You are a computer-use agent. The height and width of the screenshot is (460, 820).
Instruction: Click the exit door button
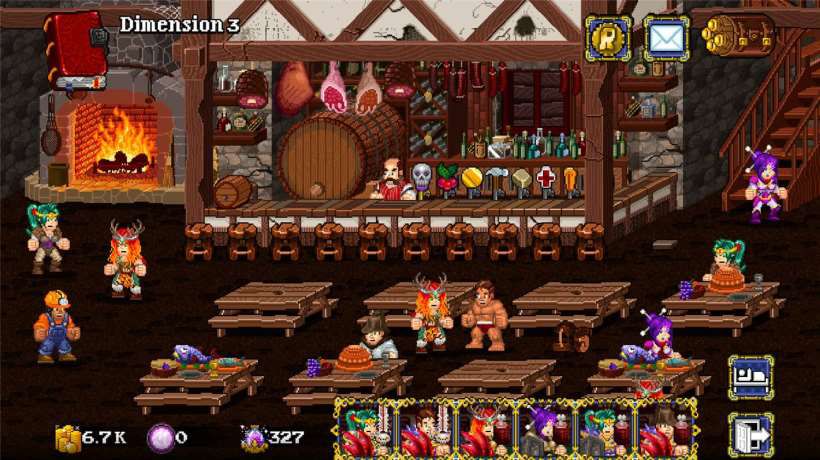point(749,434)
